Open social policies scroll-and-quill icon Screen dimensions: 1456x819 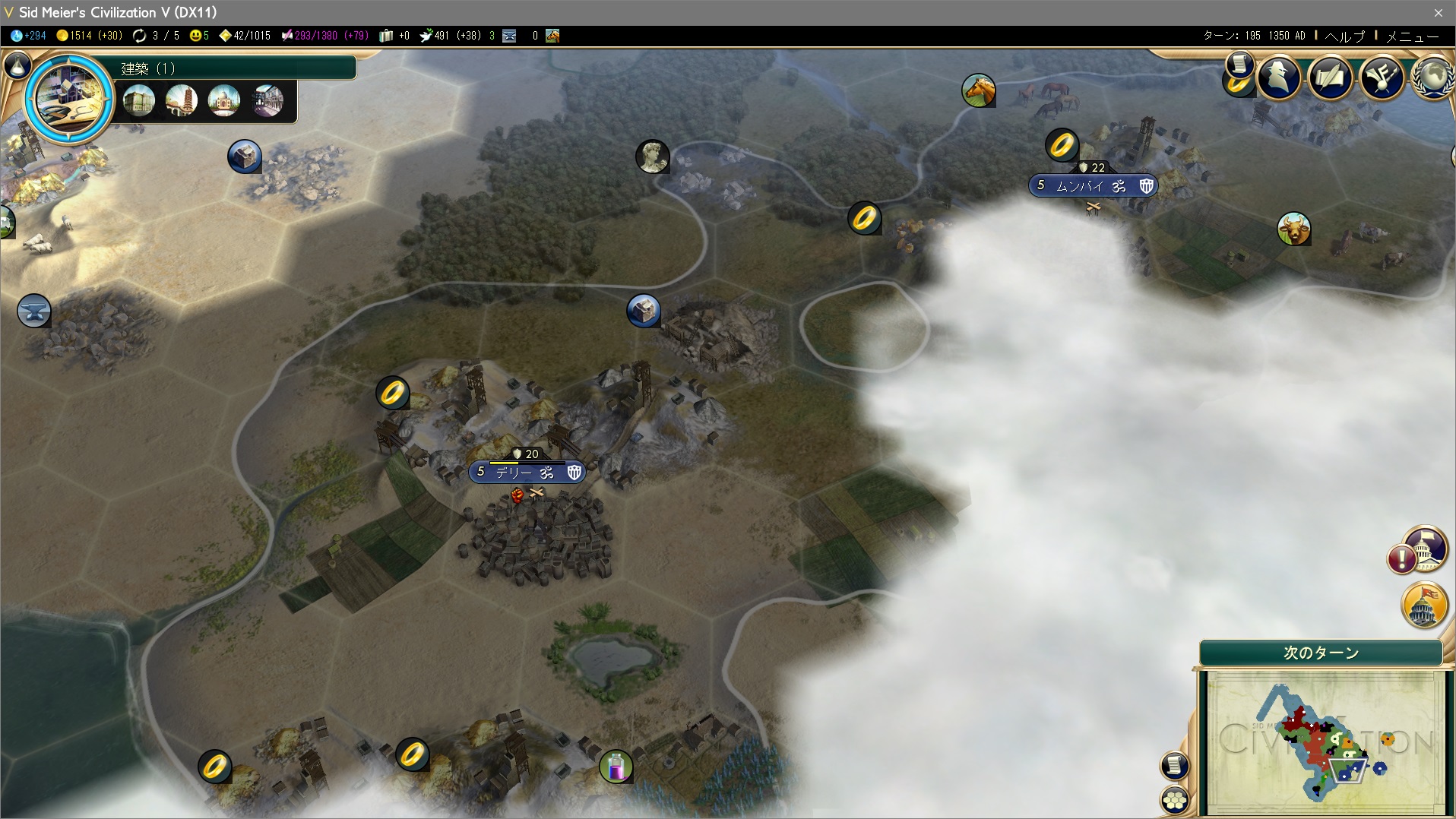pyautogui.click(x=1330, y=77)
